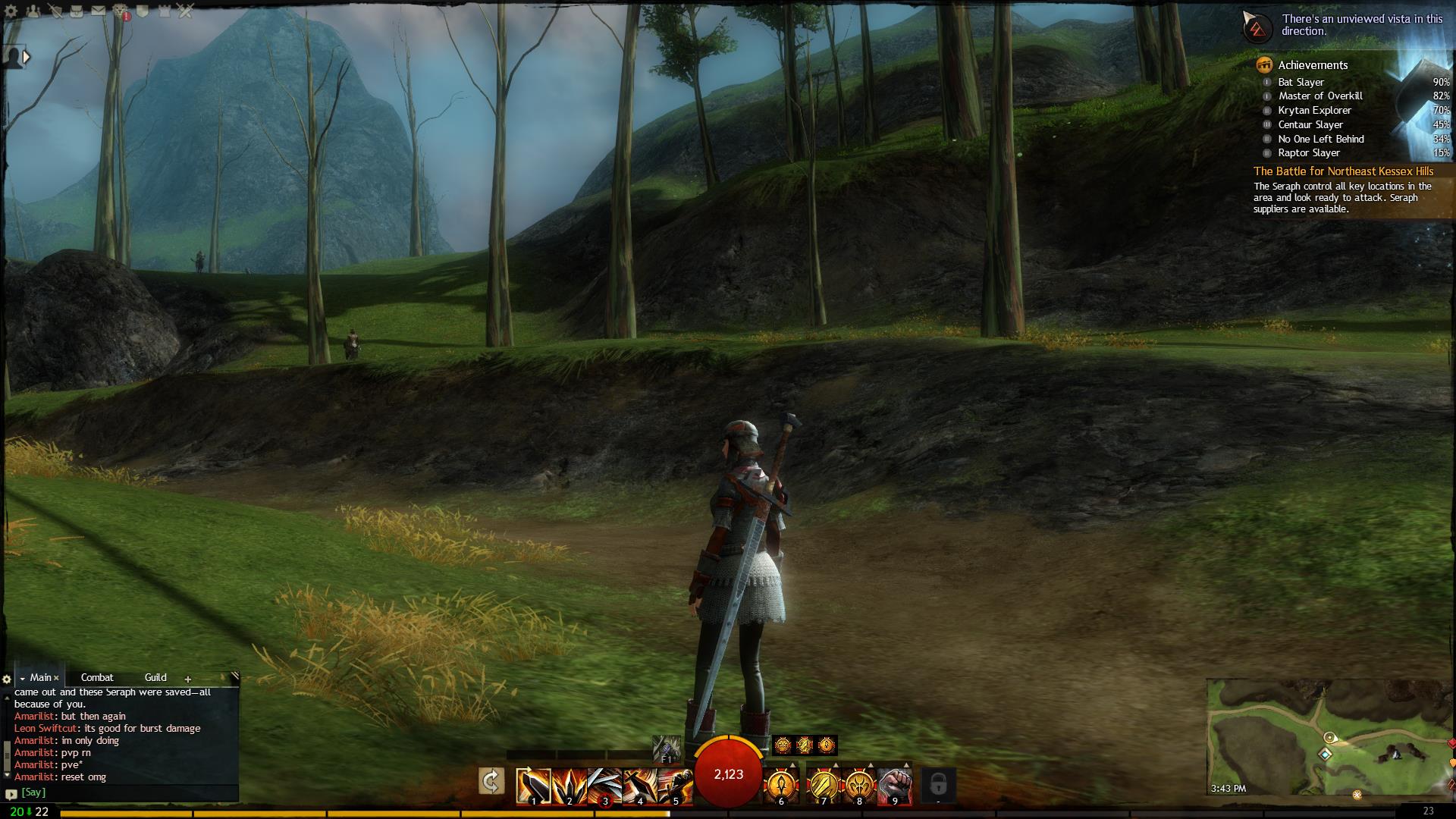Screen dimensions: 1456x819
Task: Open the Black Lion Trading lion icon
Action: pos(121,11)
